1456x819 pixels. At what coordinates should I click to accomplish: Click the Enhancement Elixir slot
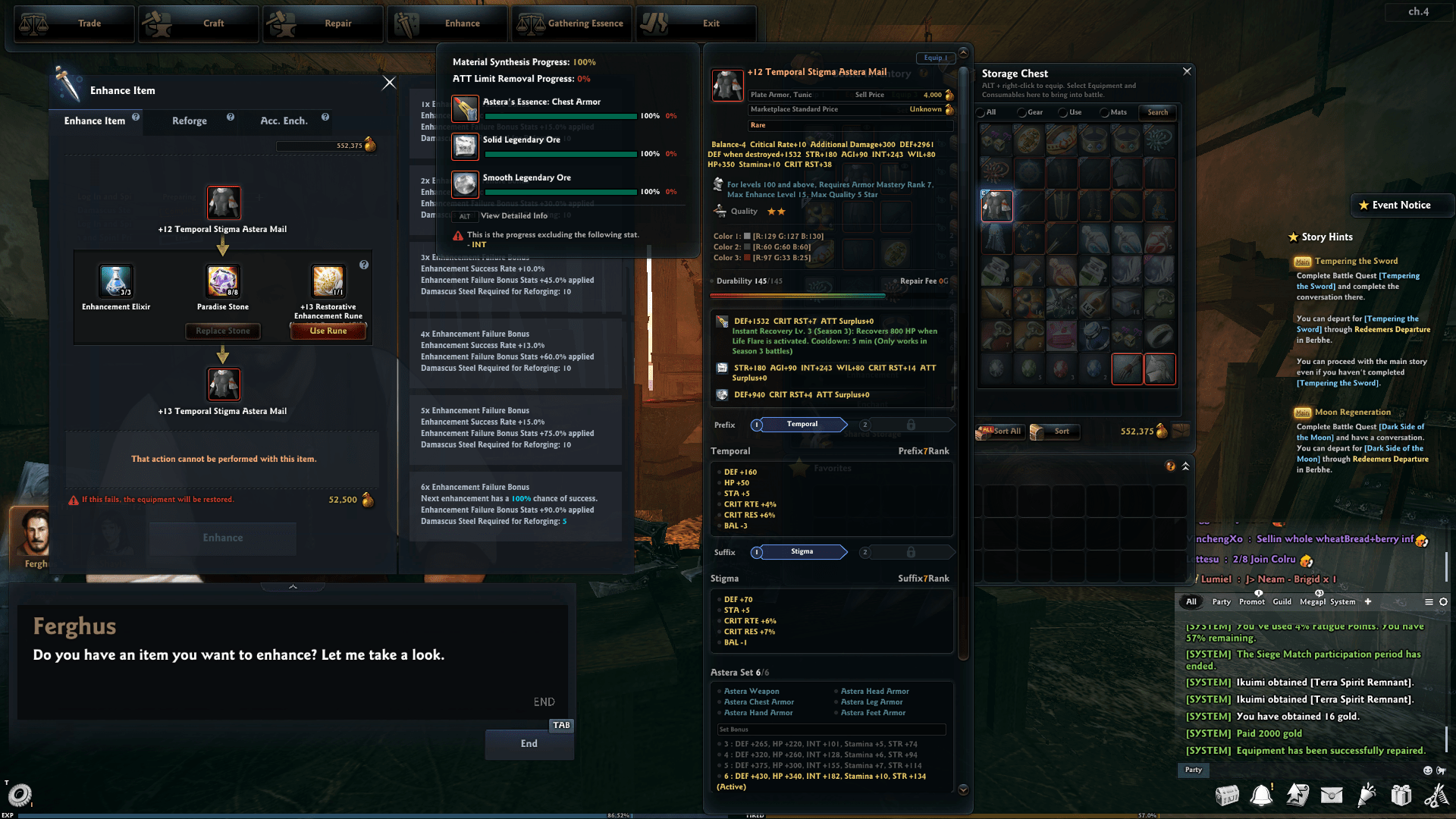coord(115,281)
